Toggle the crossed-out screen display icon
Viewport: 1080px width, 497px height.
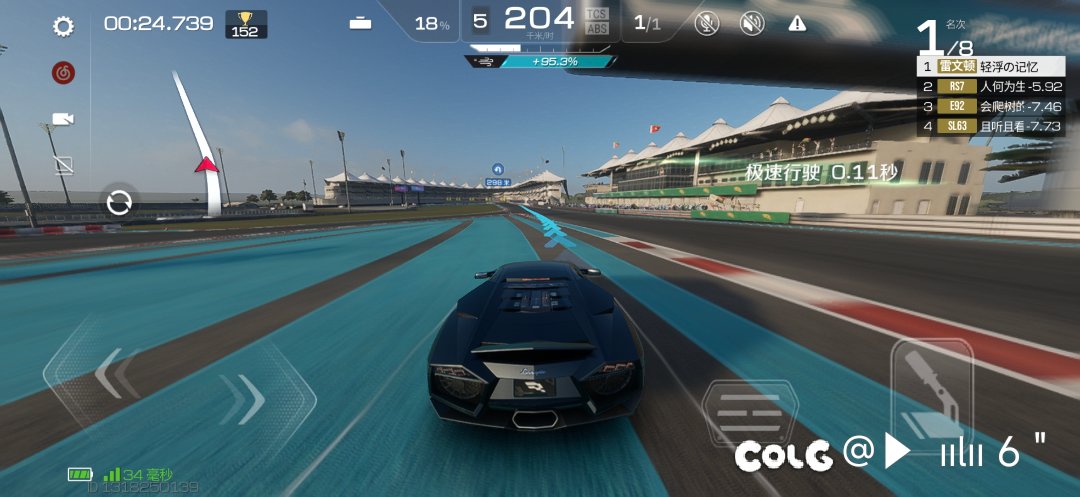click(64, 163)
